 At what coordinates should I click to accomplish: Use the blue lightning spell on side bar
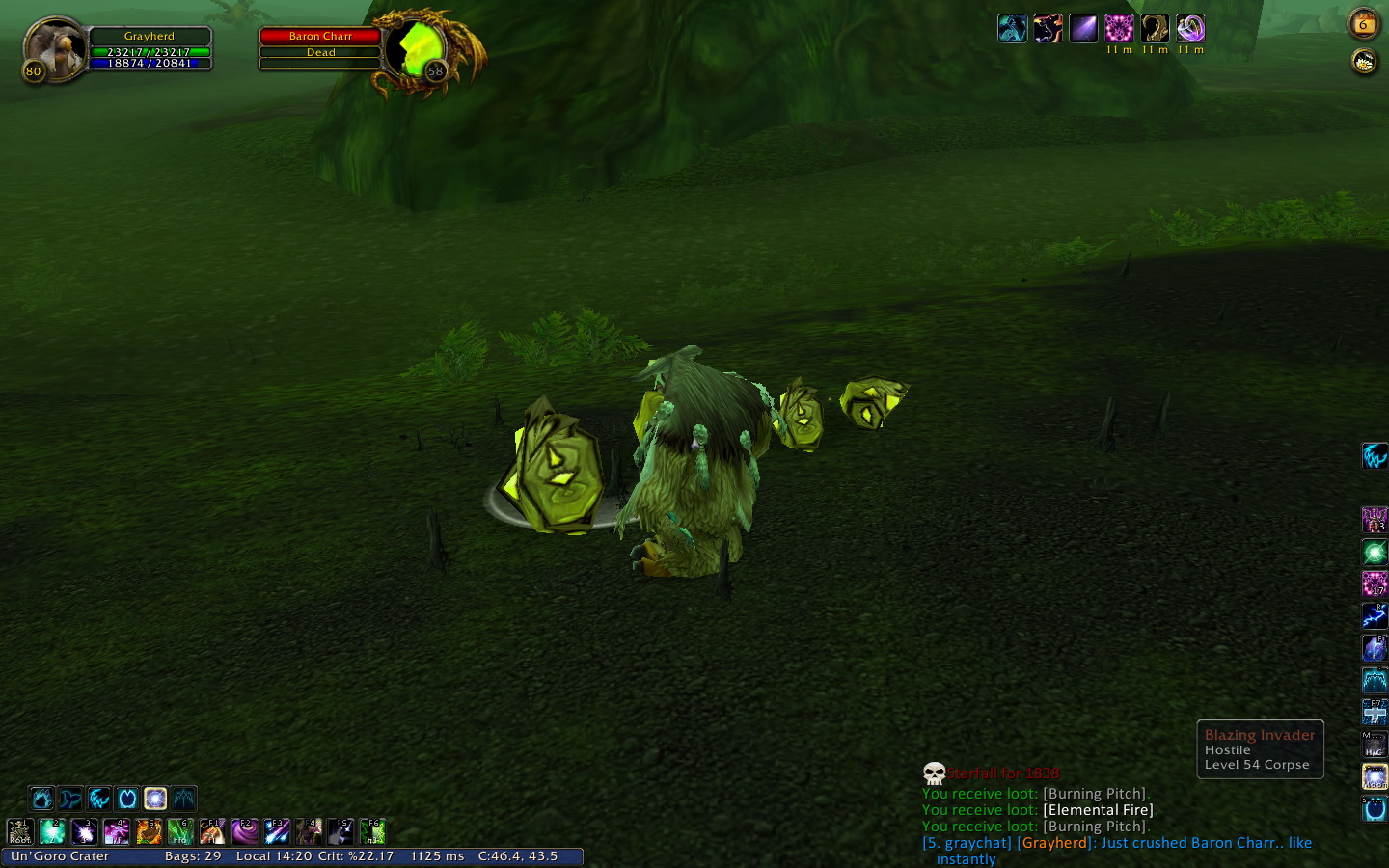pyautogui.click(x=1374, y=615)
